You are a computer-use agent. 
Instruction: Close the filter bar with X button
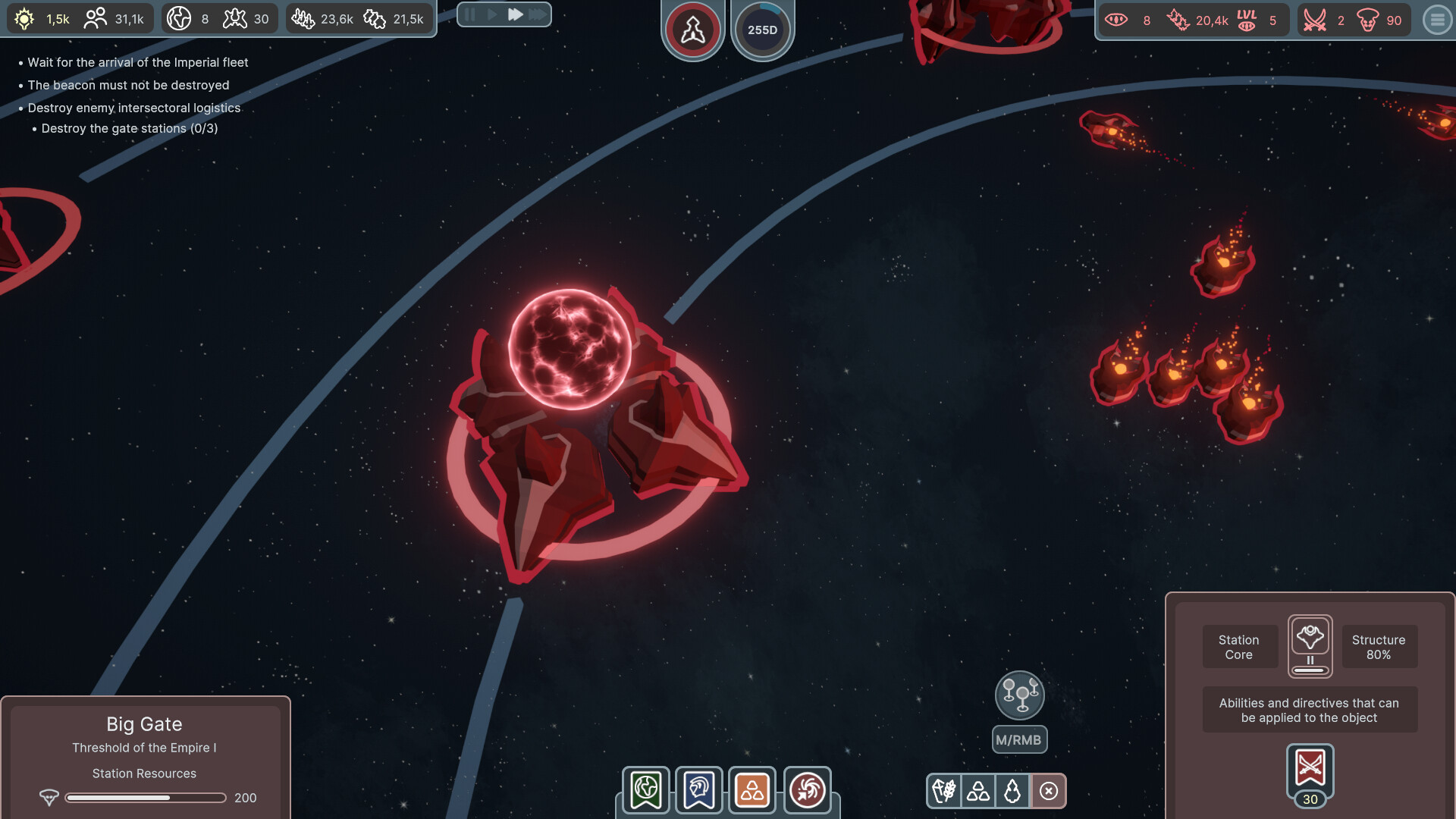coord(1049,791)
